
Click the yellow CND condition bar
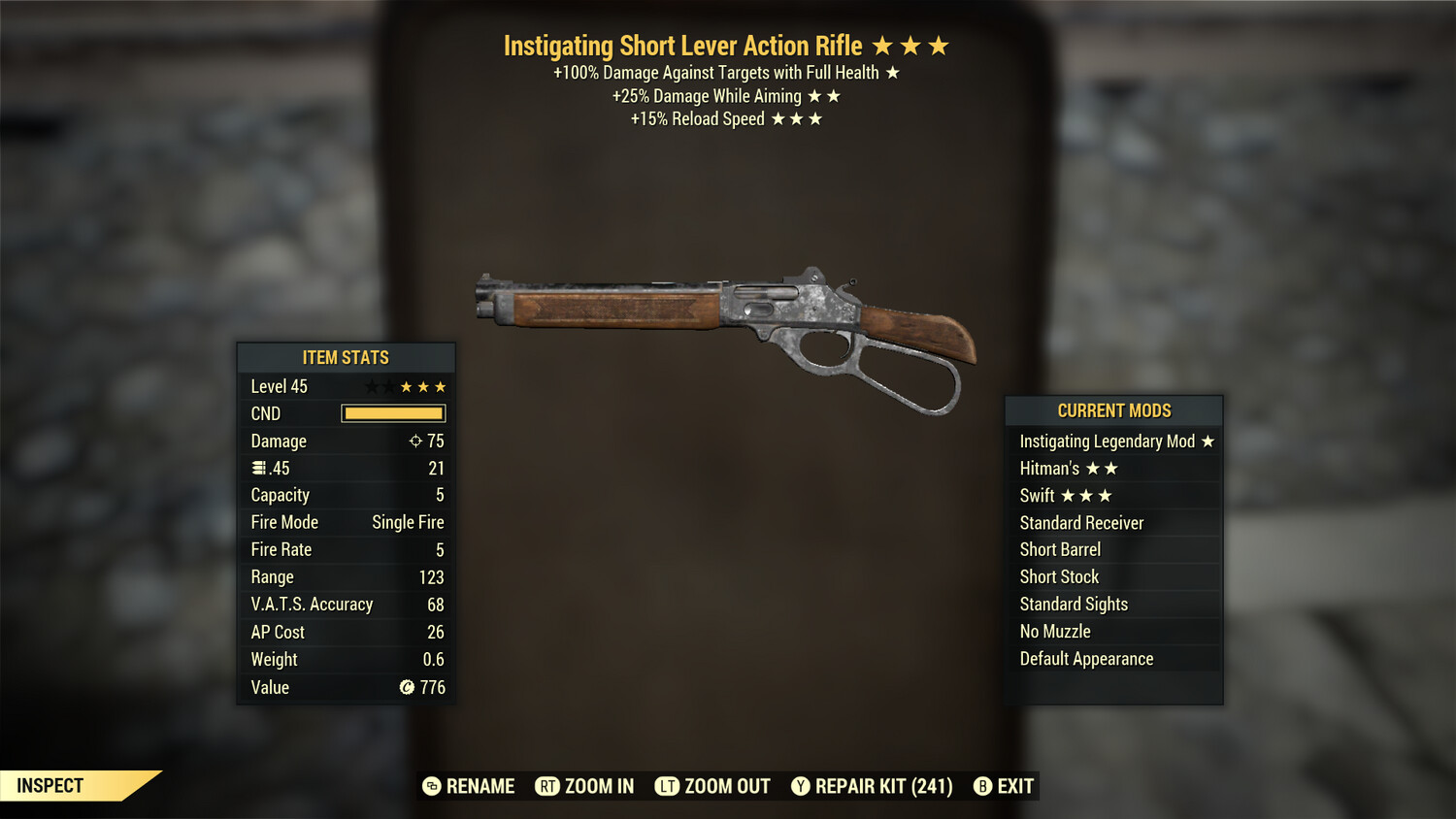point(392,413)
